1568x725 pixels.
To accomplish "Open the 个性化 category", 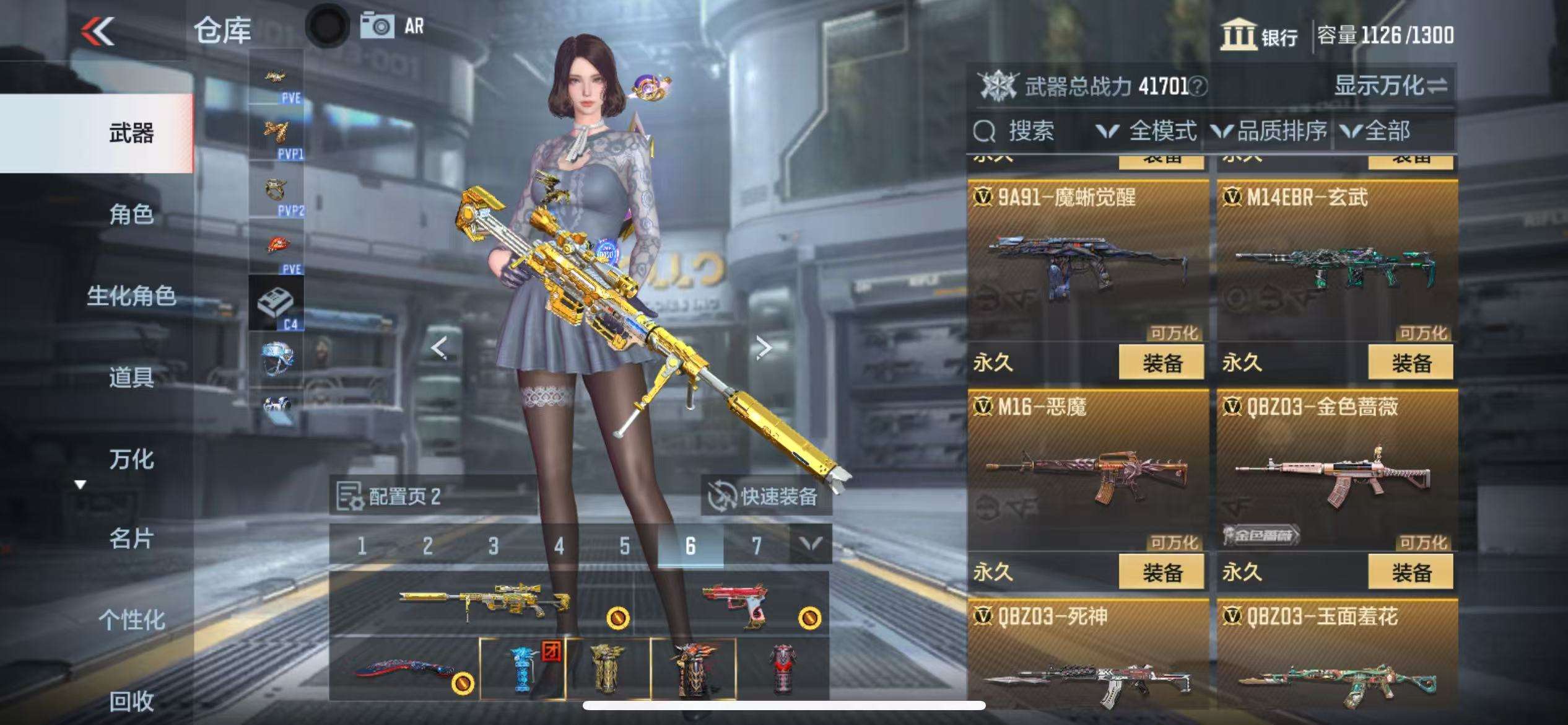I will coord(131,620).
